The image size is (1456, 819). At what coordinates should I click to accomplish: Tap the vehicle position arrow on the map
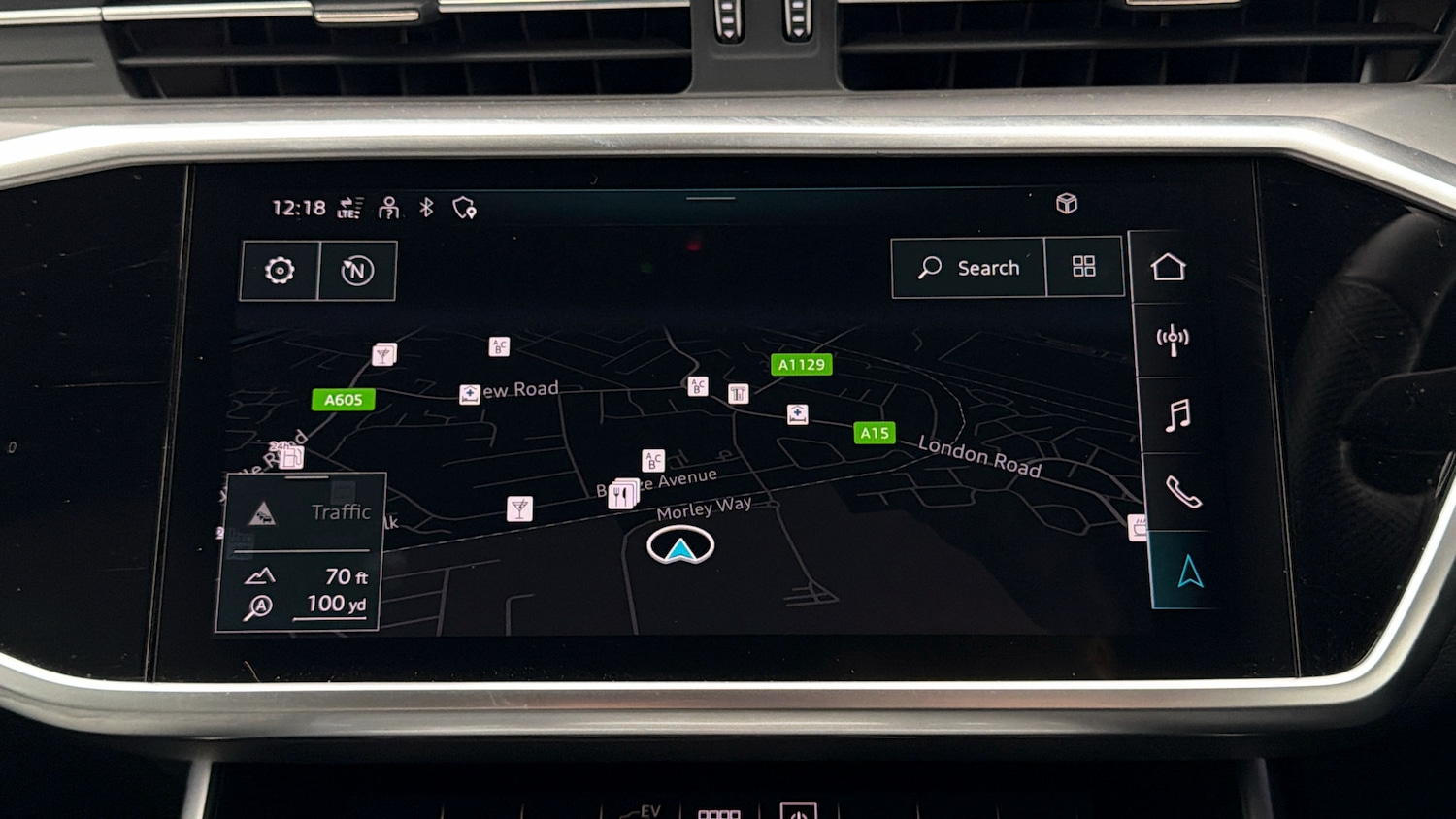point(680,546)
